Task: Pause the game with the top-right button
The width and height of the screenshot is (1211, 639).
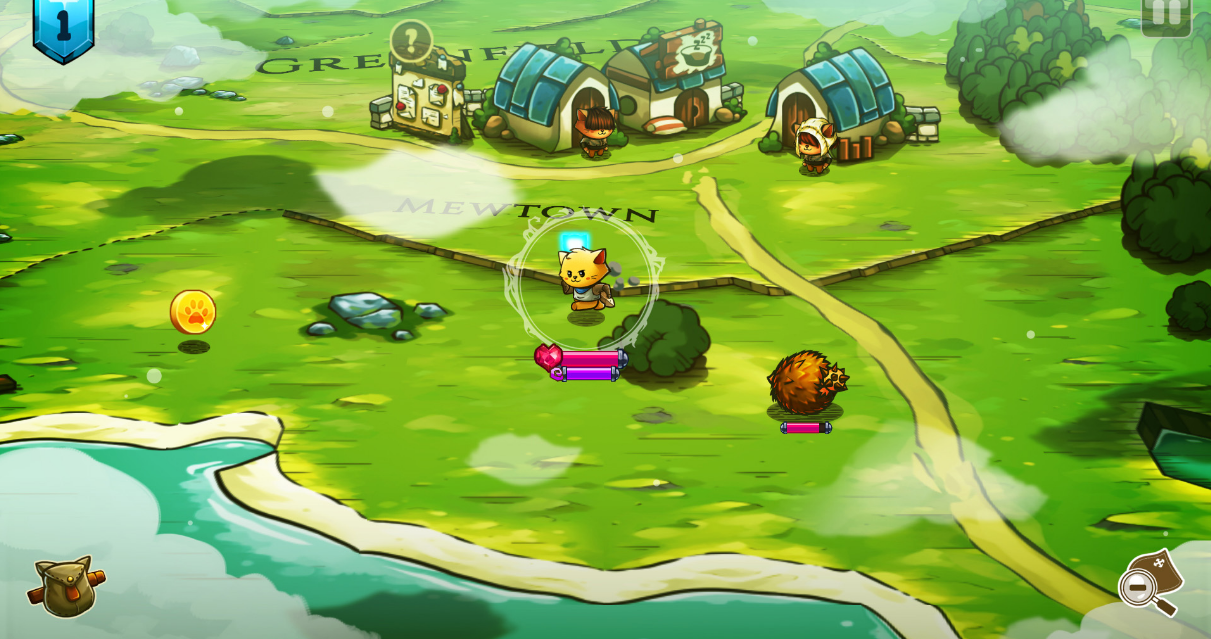Action: [x=1166, y=14]
